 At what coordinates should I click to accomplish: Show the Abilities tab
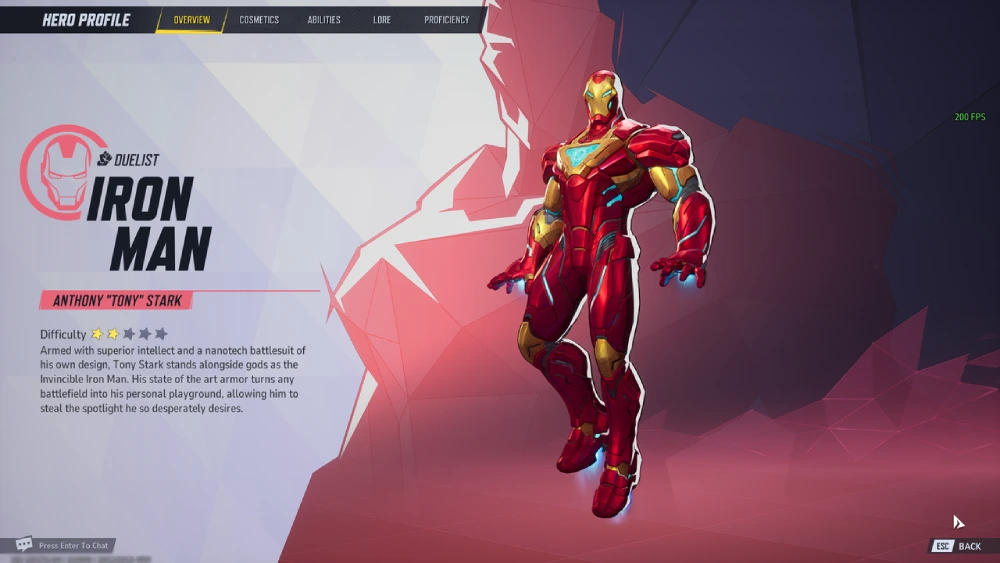coord(324,20)
